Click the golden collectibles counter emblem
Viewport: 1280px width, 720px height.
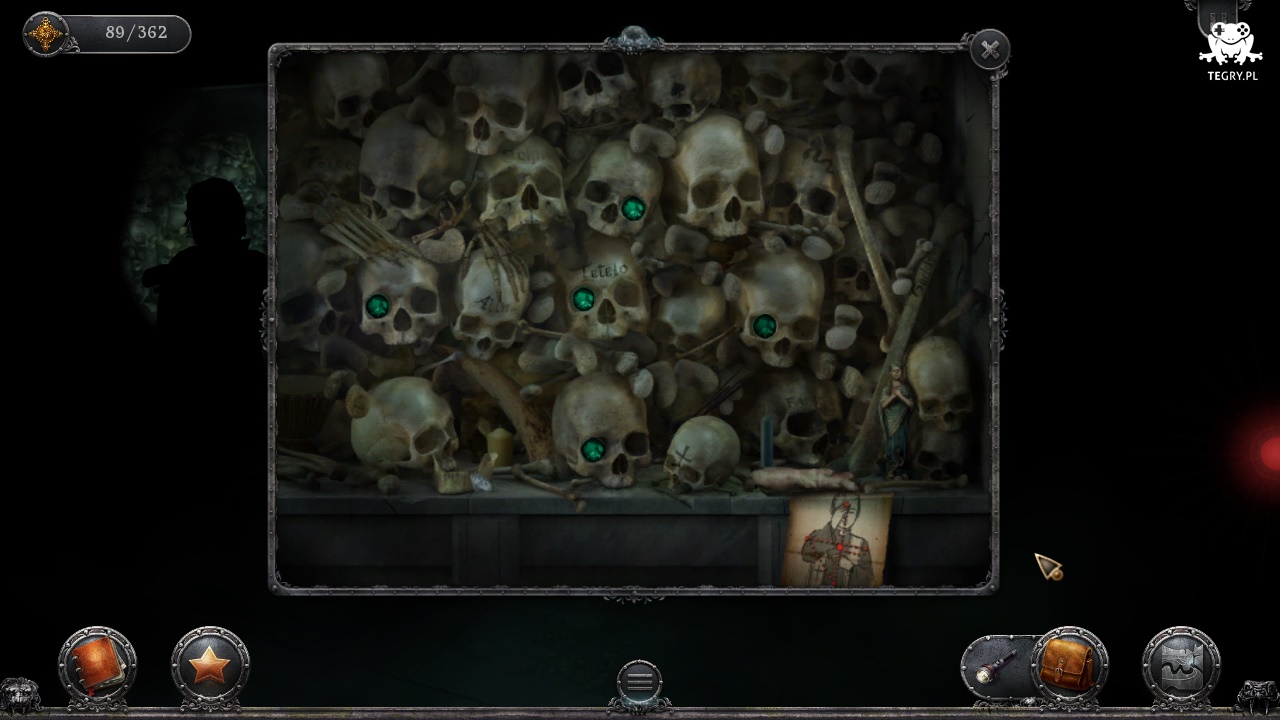[45, 34]
